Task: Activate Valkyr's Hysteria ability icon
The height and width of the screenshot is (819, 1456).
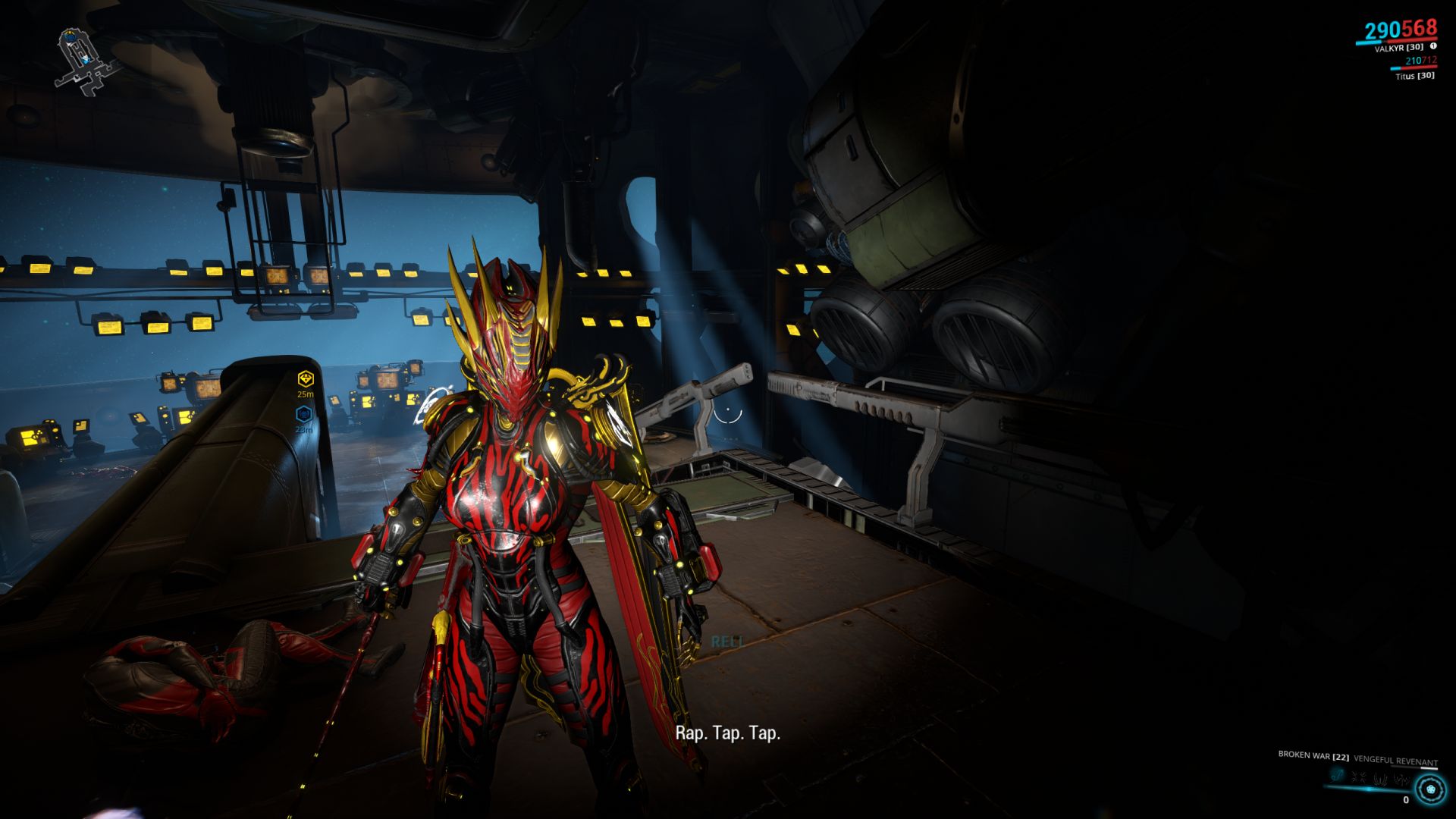Action: pyautogui.click(x=1399, y=779)
